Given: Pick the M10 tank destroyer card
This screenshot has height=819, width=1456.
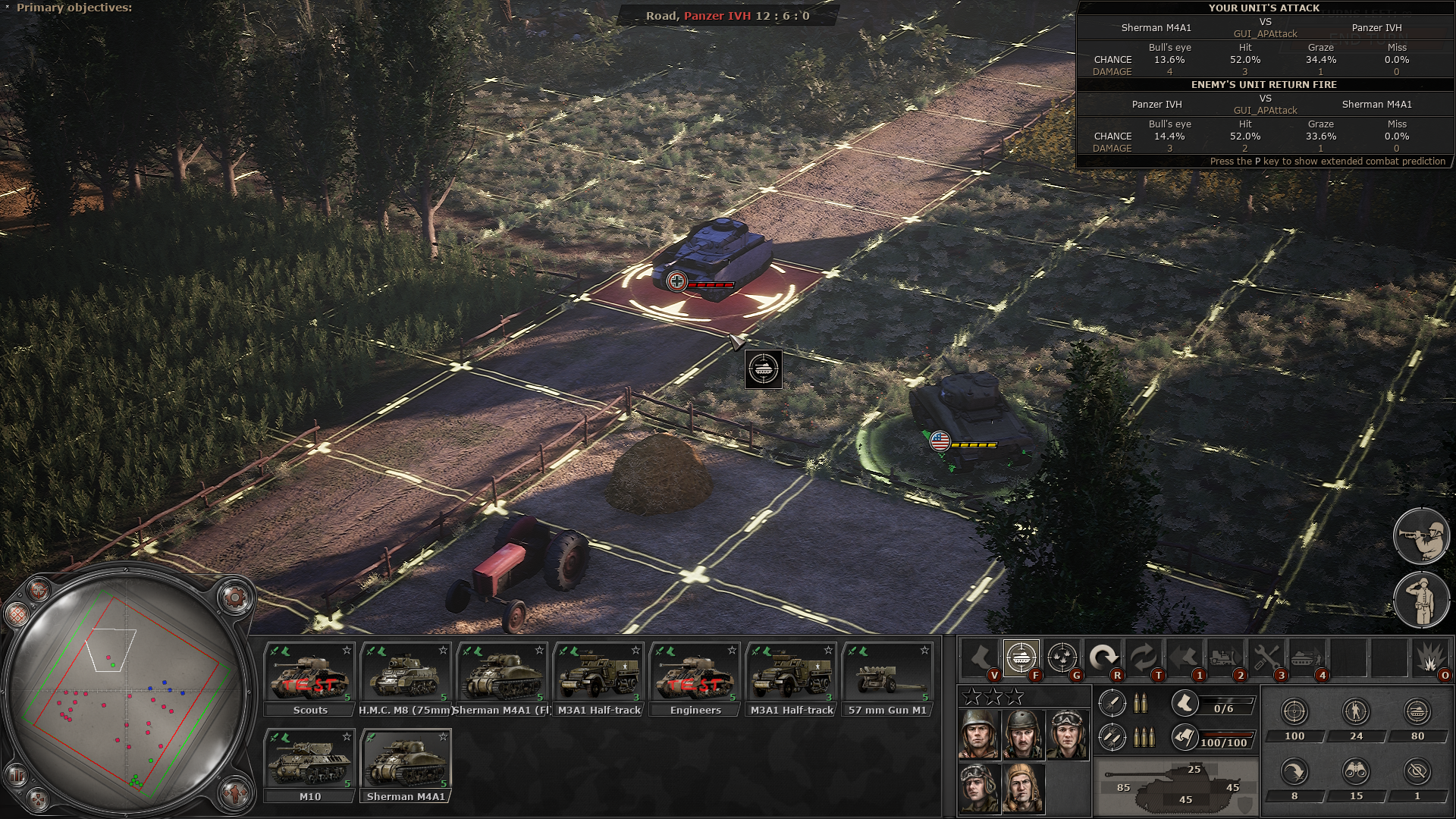Looking at the screenshot, I should click(x=309, y=764).
